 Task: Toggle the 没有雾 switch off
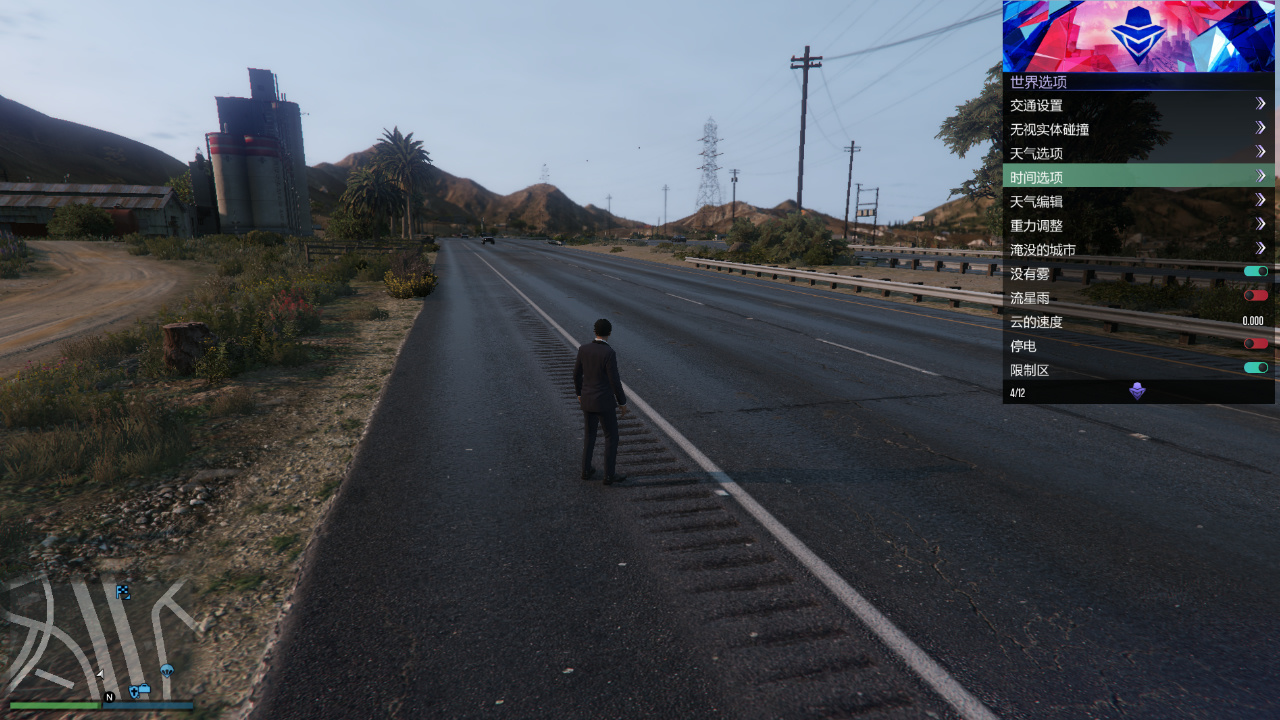point(1255,272)
